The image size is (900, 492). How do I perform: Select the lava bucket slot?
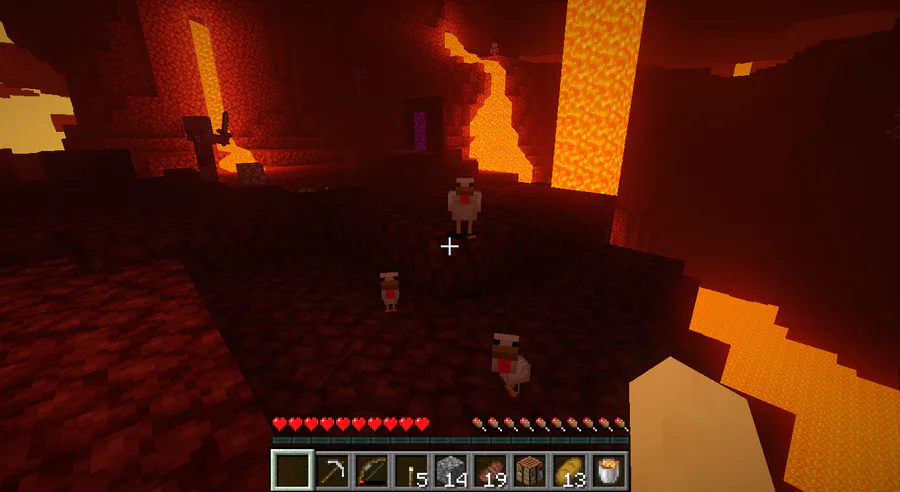click(608, 469)
